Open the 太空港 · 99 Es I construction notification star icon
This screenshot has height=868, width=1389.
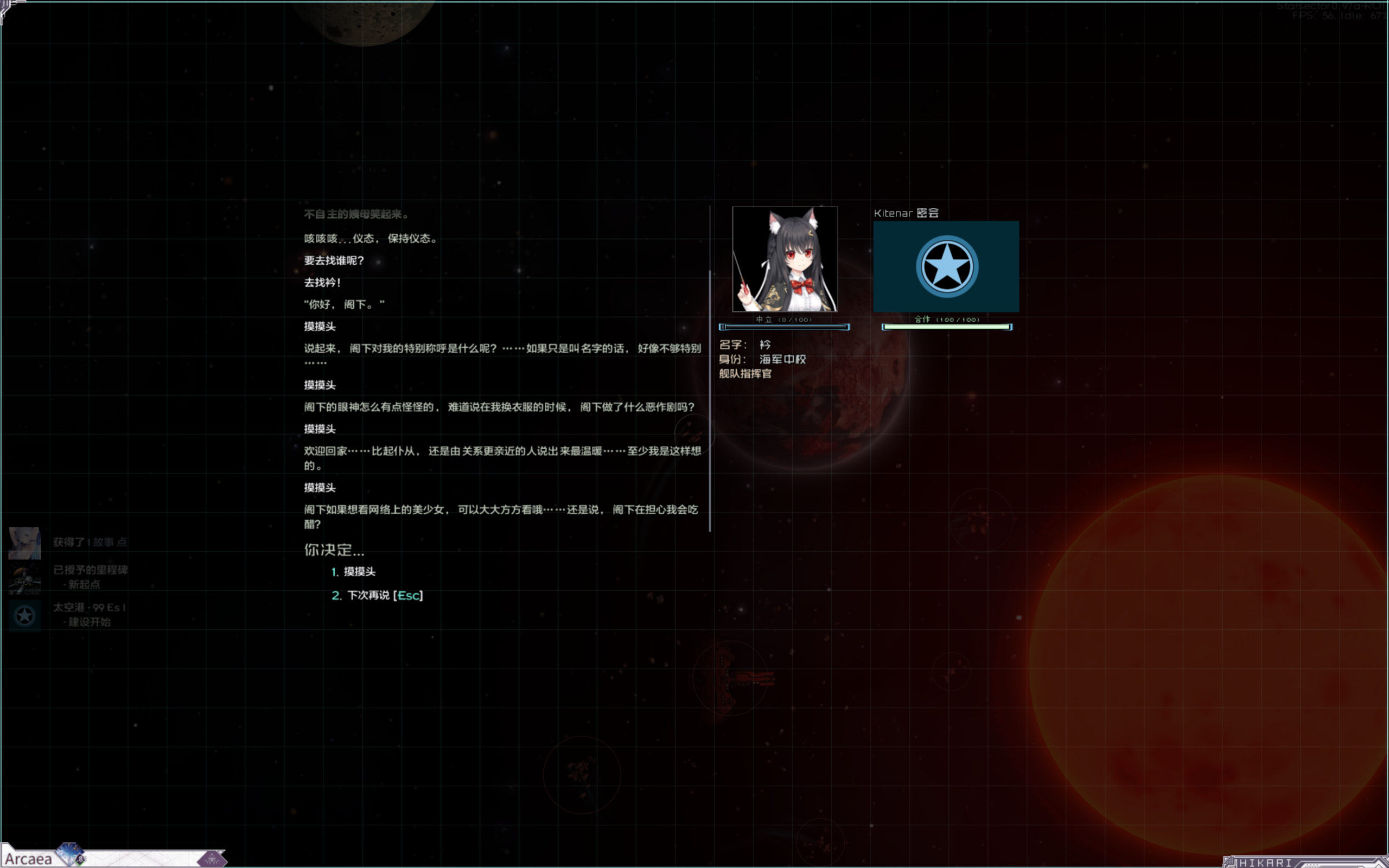point(23,615)
